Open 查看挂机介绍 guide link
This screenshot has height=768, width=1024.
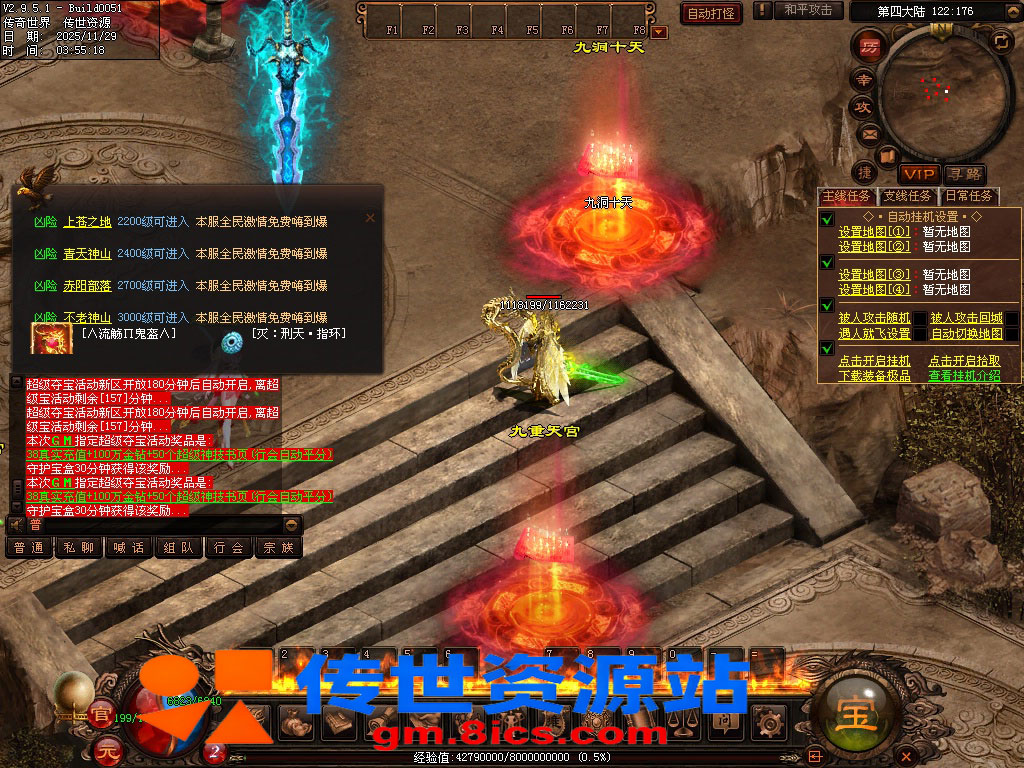(x=964, y=376)
